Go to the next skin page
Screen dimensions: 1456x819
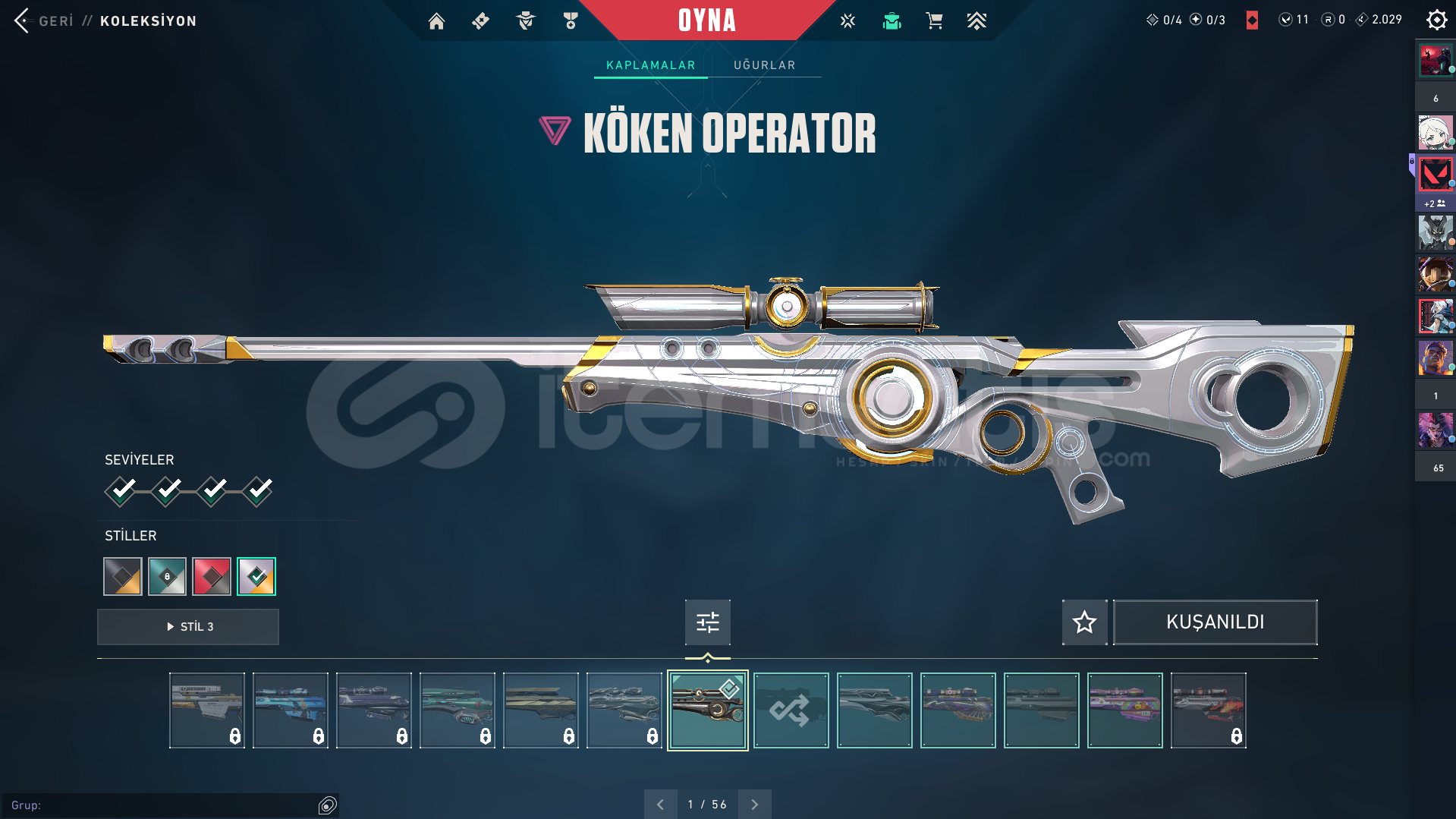(754, 805)
